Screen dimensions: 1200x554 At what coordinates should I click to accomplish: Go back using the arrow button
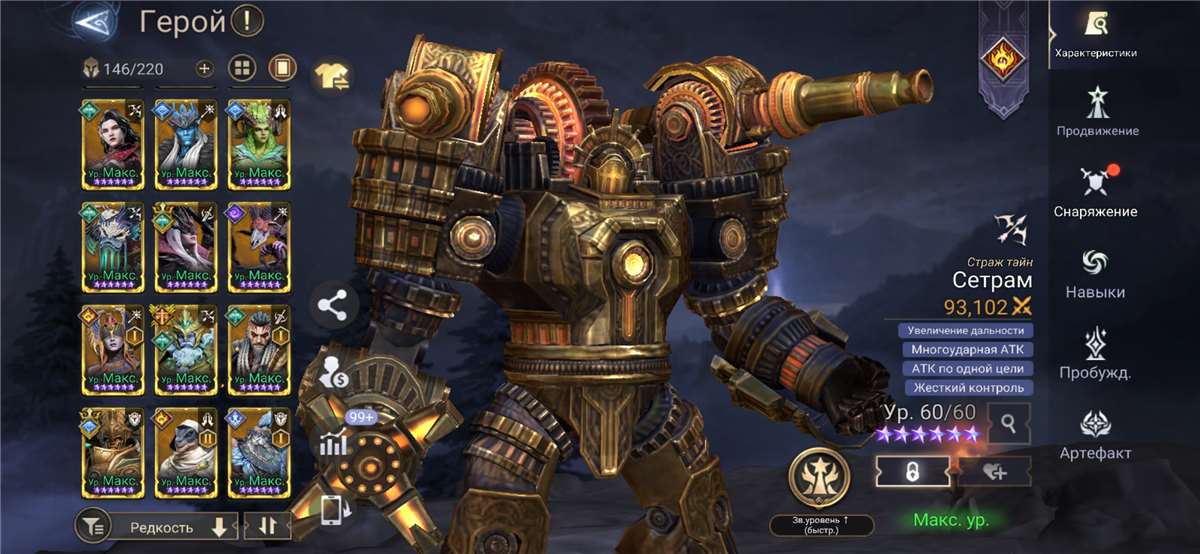click(96, 22)
